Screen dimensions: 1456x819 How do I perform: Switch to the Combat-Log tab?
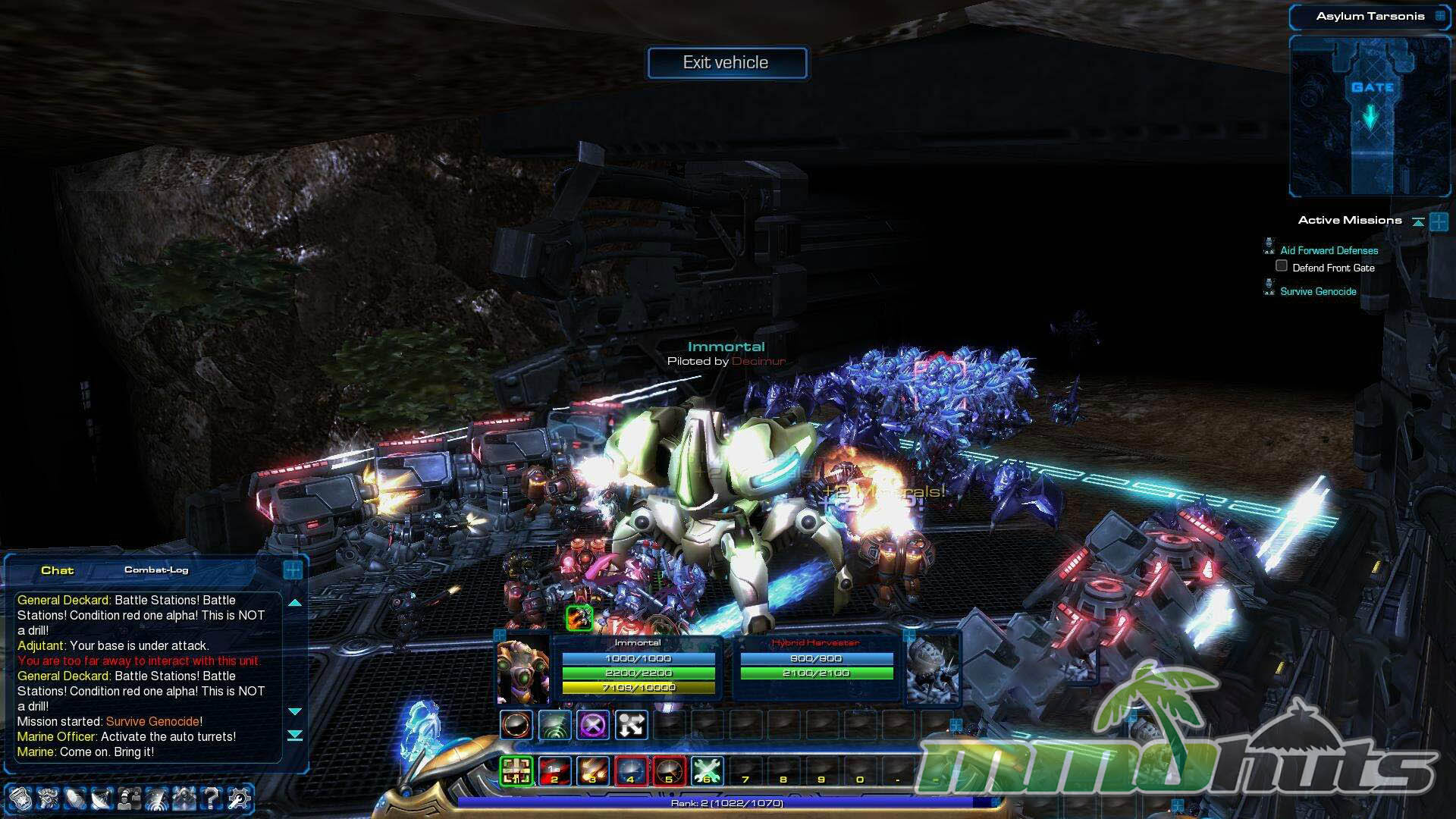tap(156, 570)
